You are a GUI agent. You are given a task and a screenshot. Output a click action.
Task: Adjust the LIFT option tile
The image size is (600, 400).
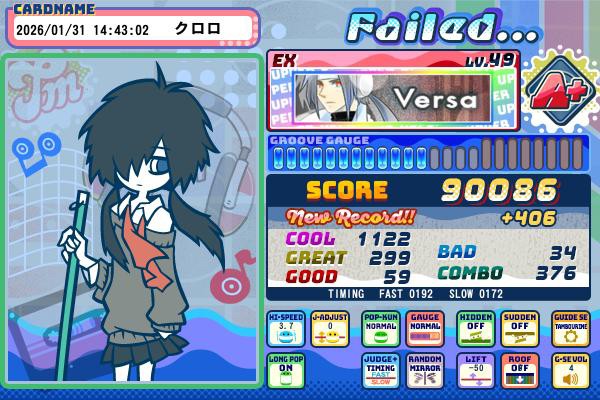(476, 370)
